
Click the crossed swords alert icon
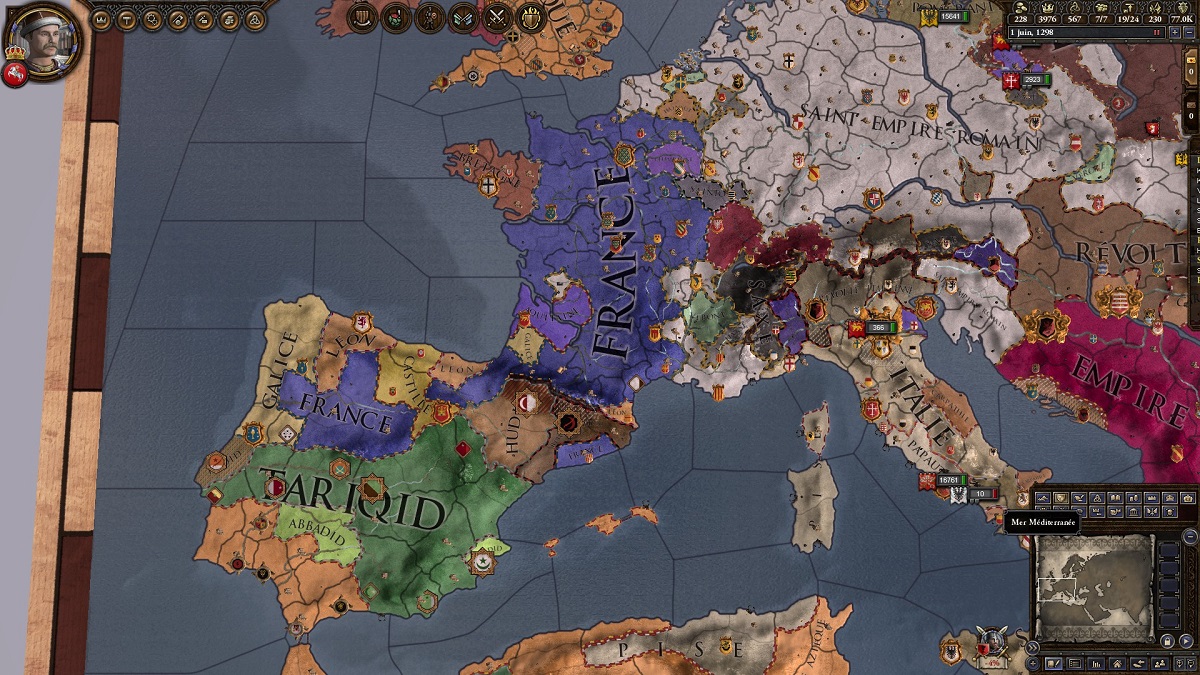click(497, 17)
